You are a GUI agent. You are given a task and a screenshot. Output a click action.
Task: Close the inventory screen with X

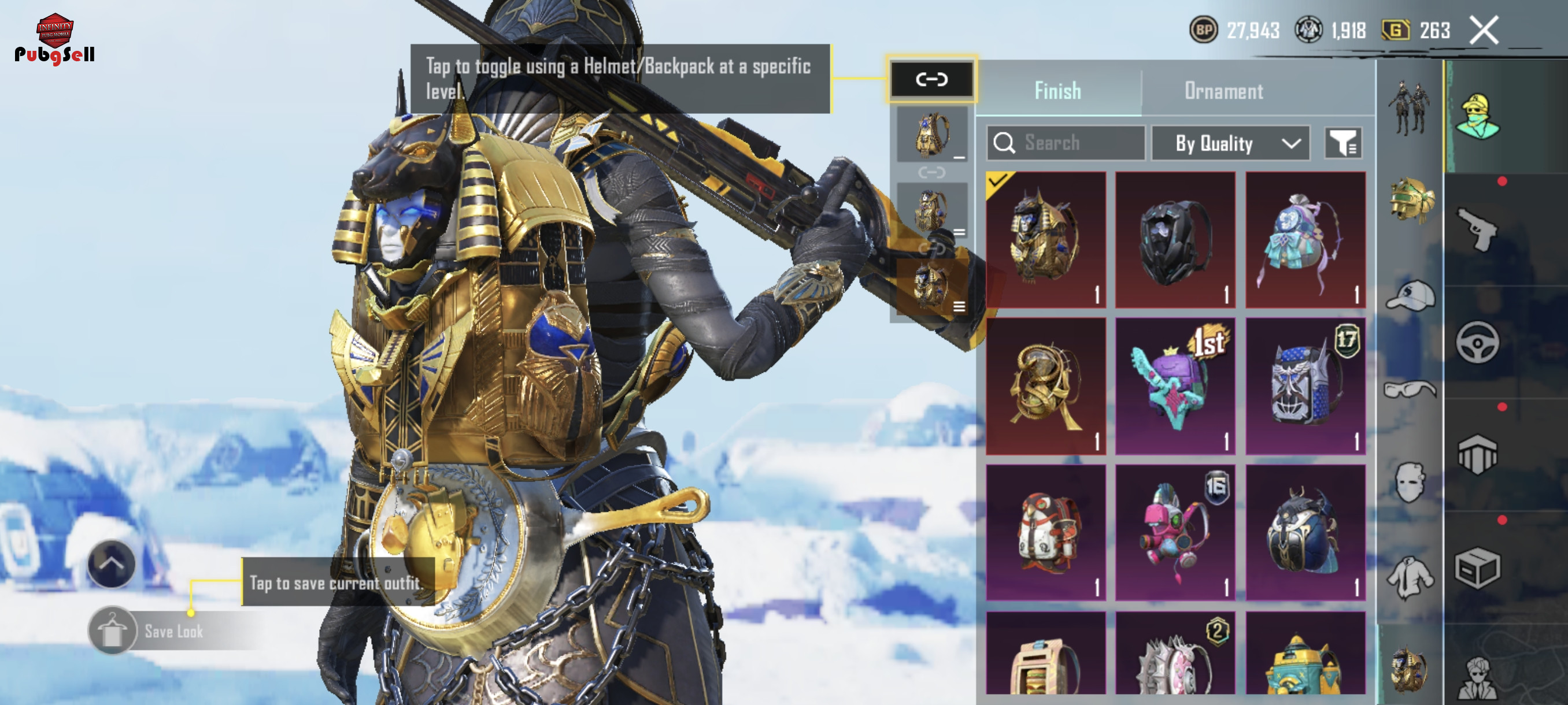(x=1484, y=31)
